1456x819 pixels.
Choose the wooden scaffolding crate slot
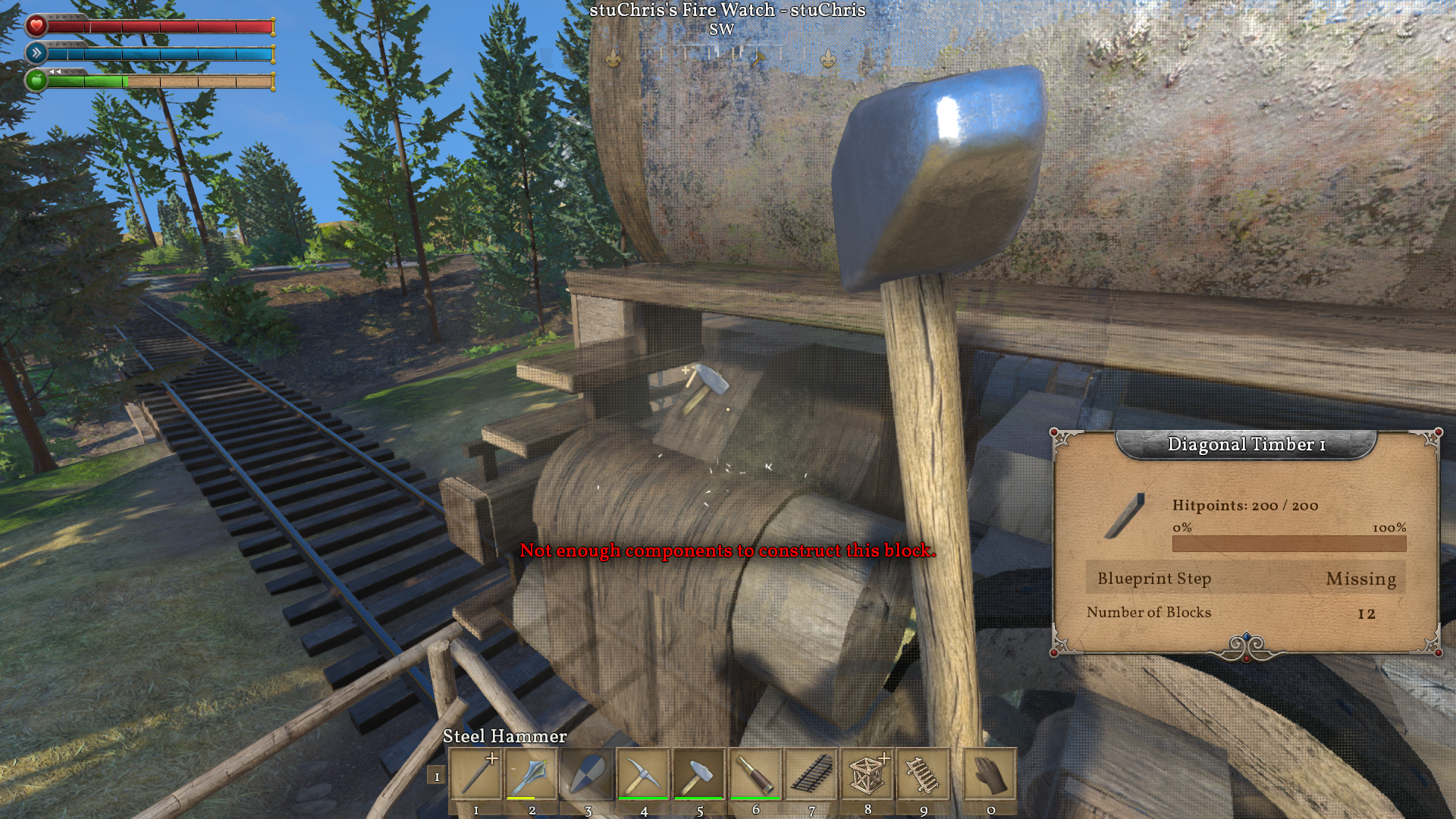click(x=868, y=774)
